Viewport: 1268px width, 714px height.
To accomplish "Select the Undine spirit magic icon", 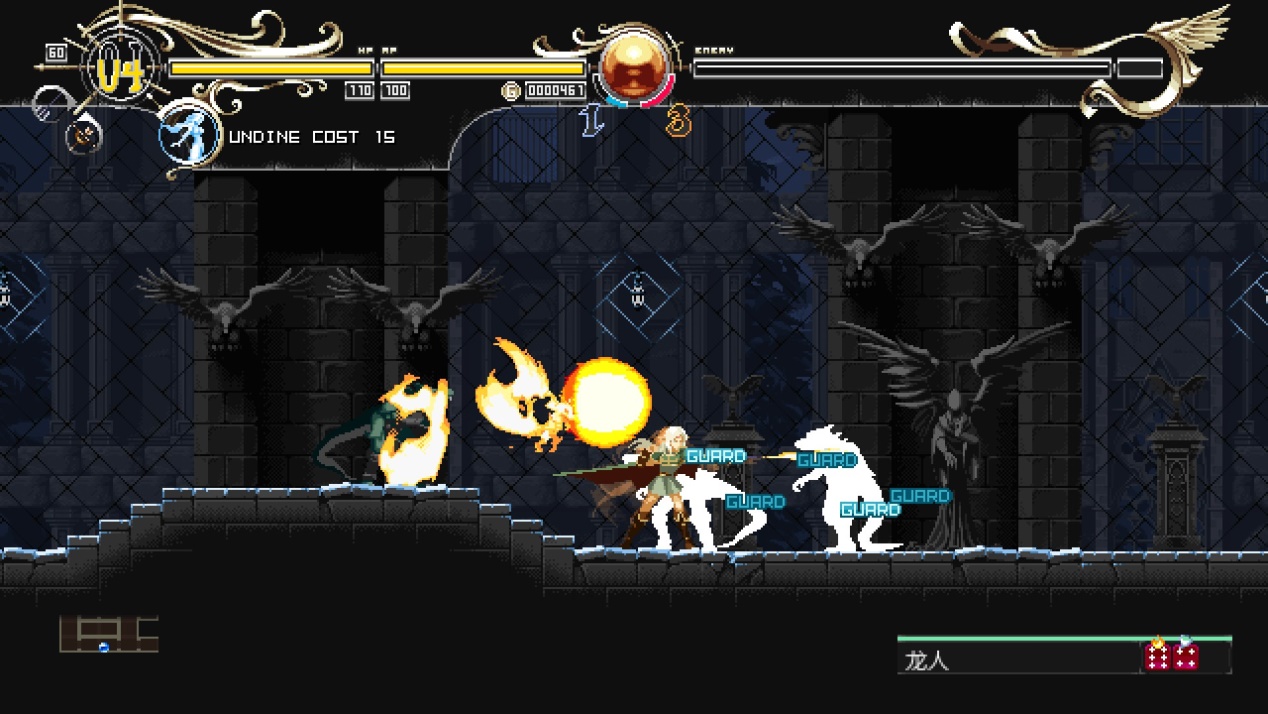I will pos(189,134).
